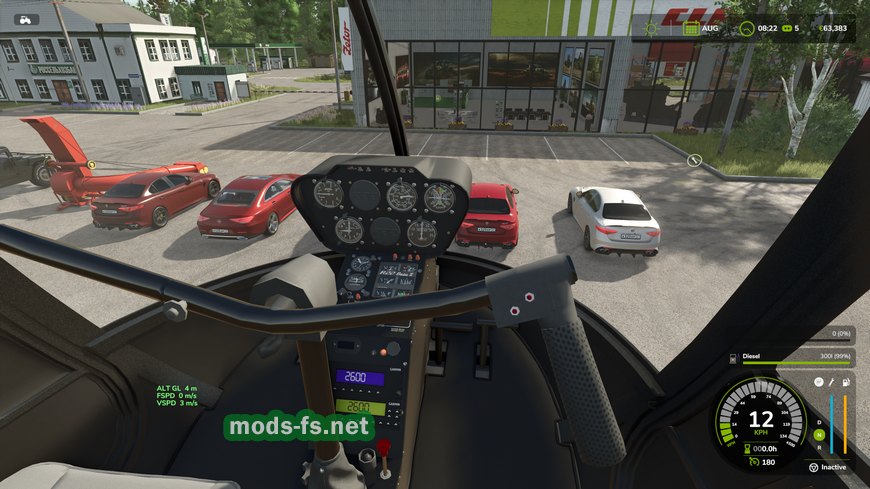Click the cruise control speed icon
Viewport: 870px width, 489px height.
(754, 462)
